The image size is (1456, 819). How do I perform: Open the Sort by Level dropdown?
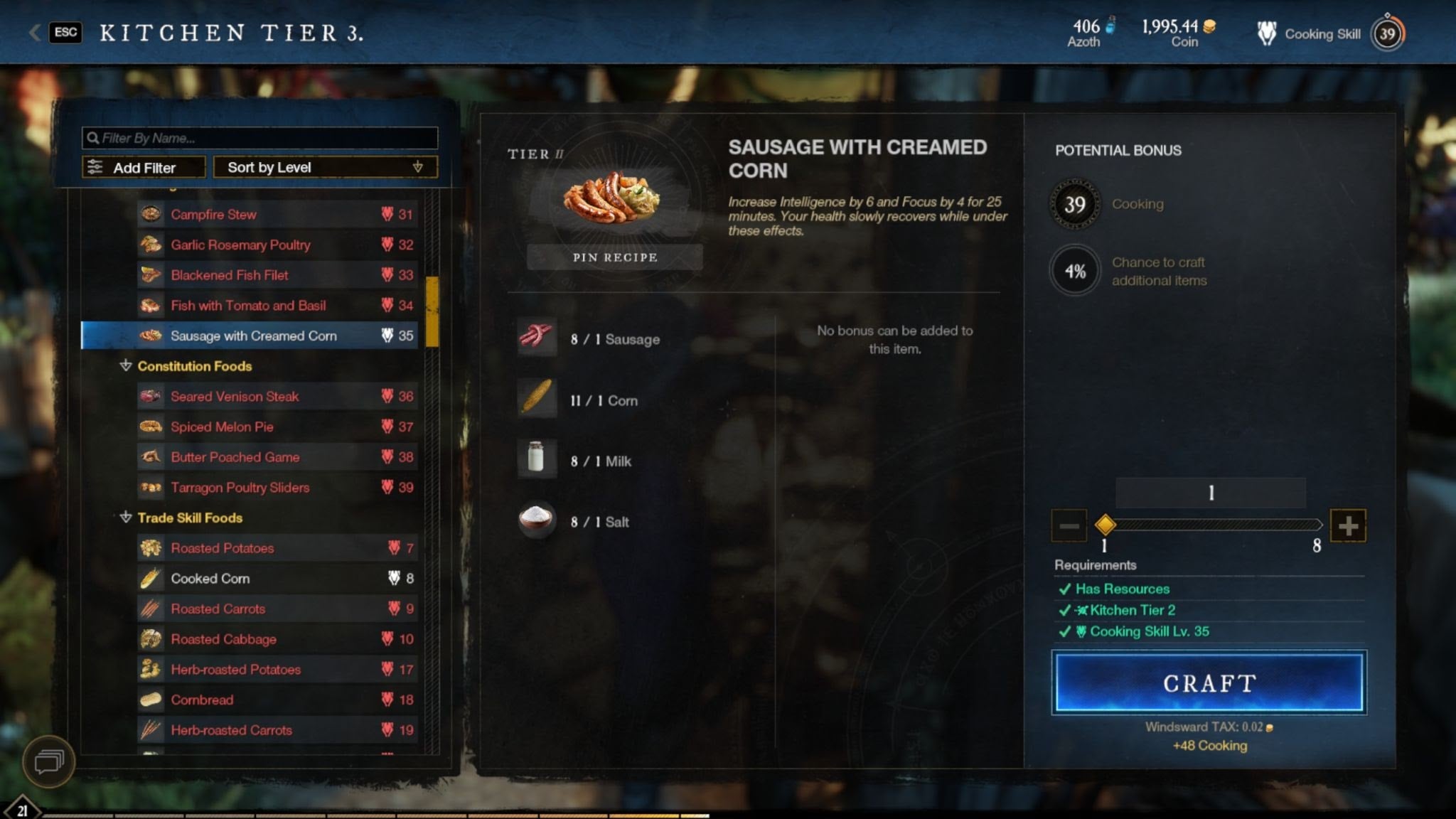pos(325,168)
